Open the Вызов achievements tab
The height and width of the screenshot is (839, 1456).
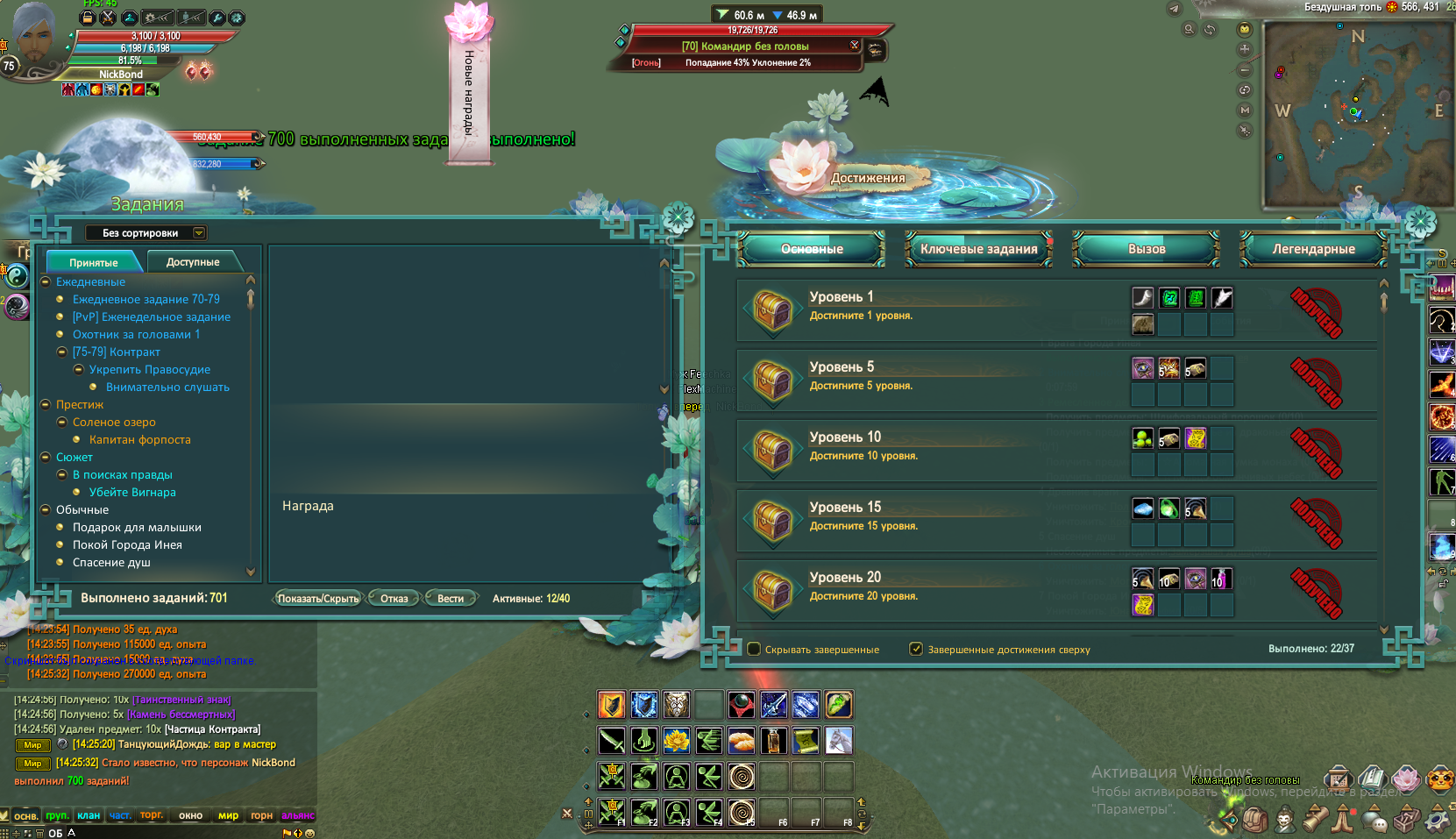click(1147, 249)
